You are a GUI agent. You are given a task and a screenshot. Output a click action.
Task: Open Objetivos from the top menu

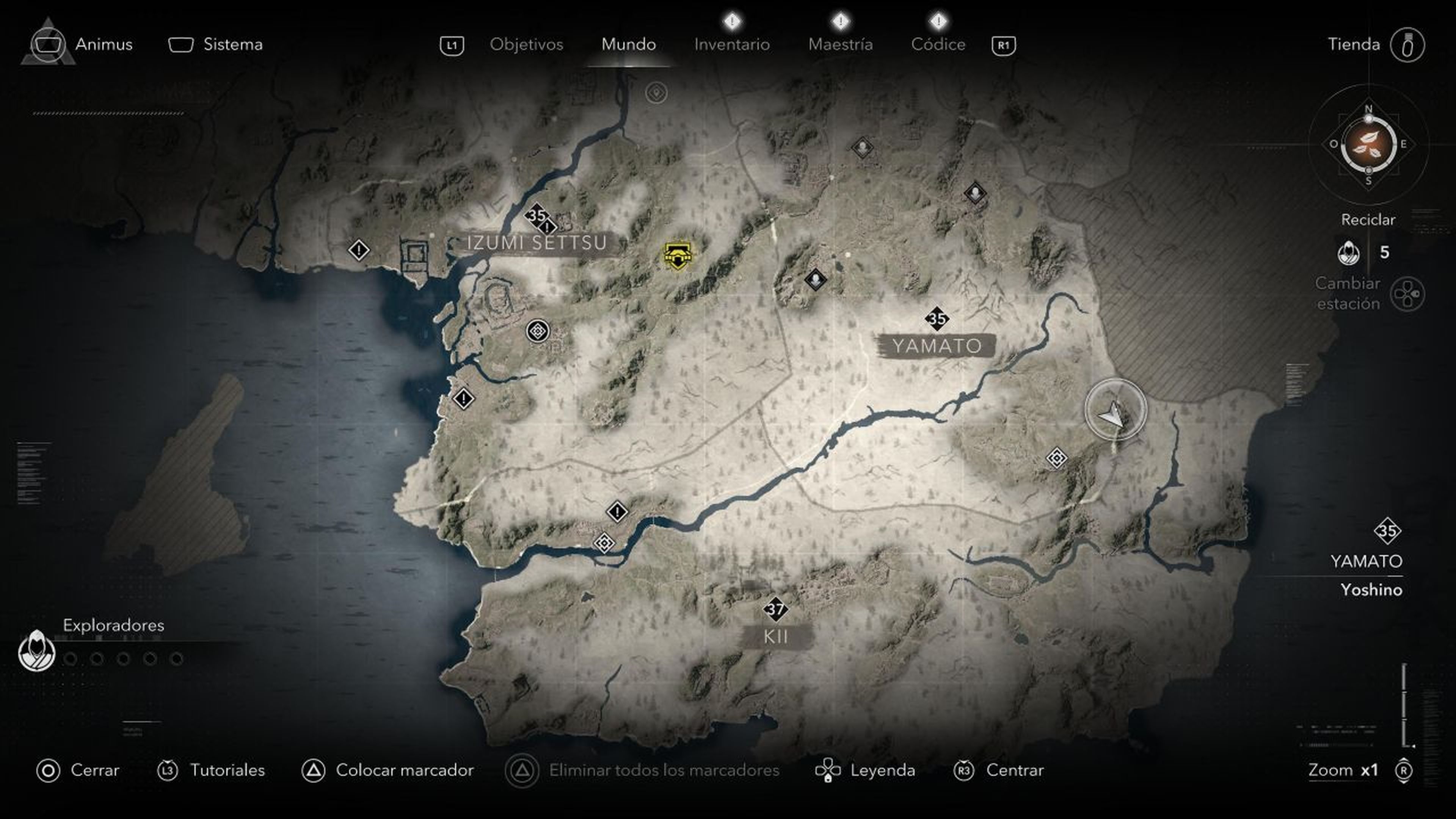coord(527,45)
